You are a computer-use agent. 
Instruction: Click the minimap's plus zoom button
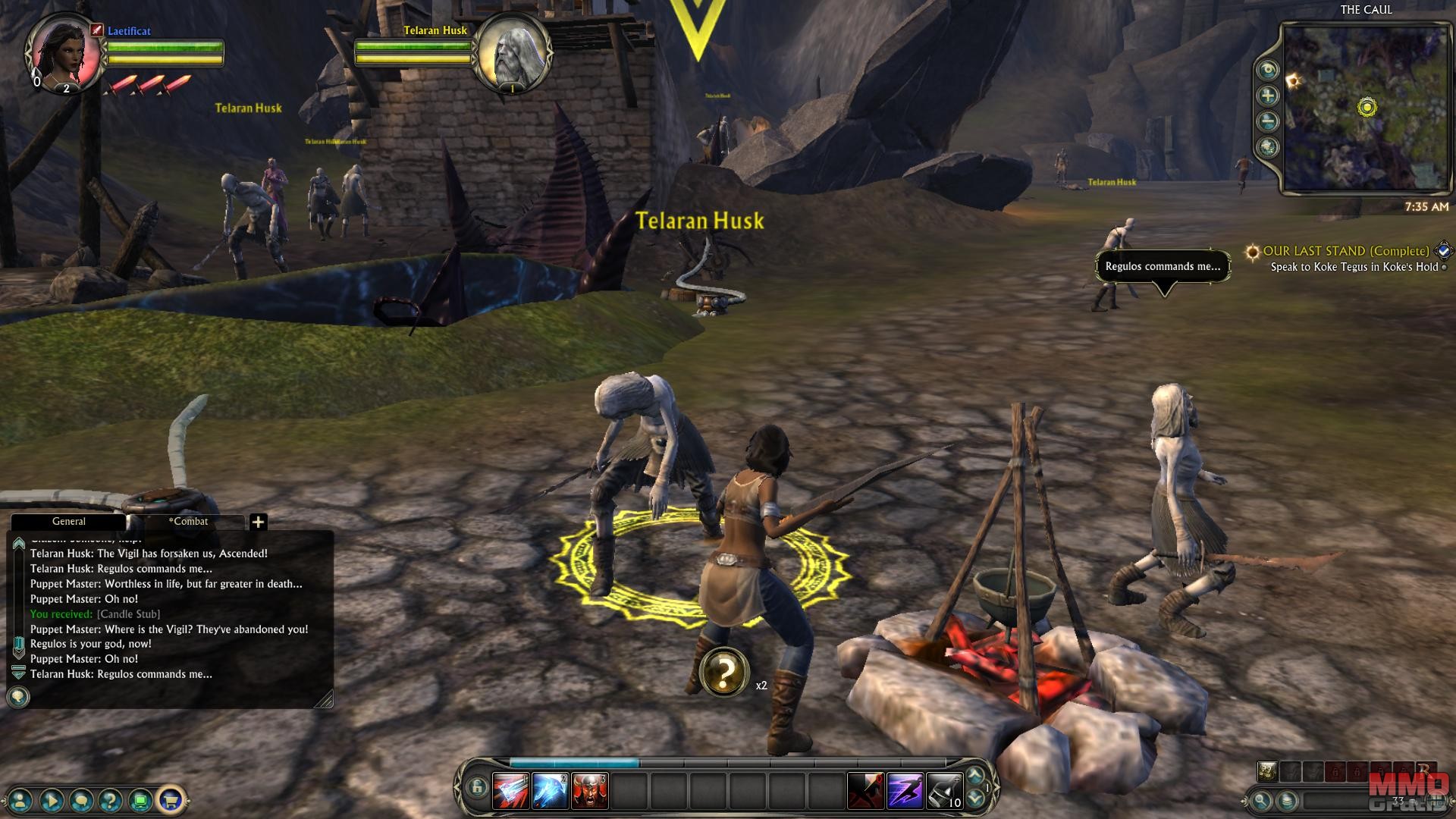click(x=1267, y=96)
